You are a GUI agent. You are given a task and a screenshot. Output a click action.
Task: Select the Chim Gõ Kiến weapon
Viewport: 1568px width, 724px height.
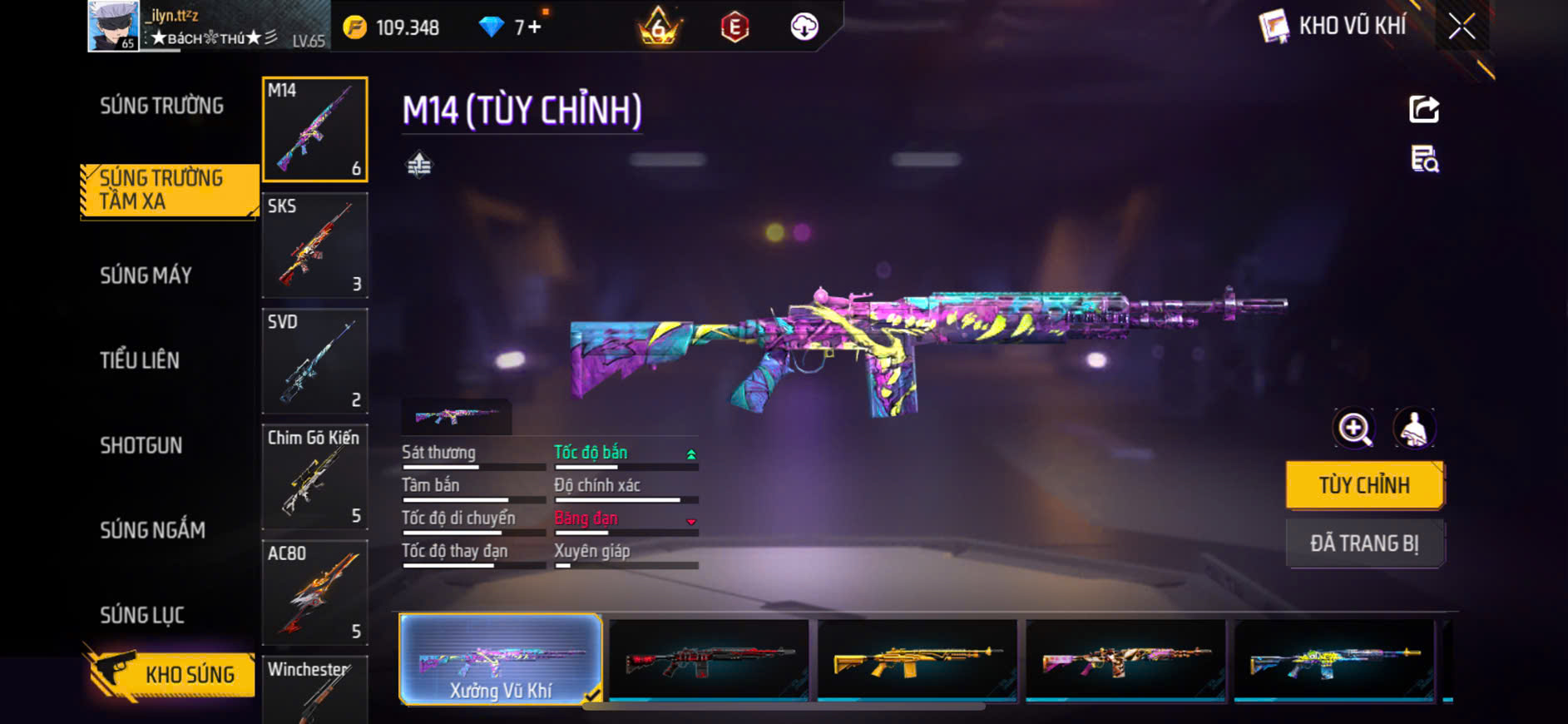[314, 477]
